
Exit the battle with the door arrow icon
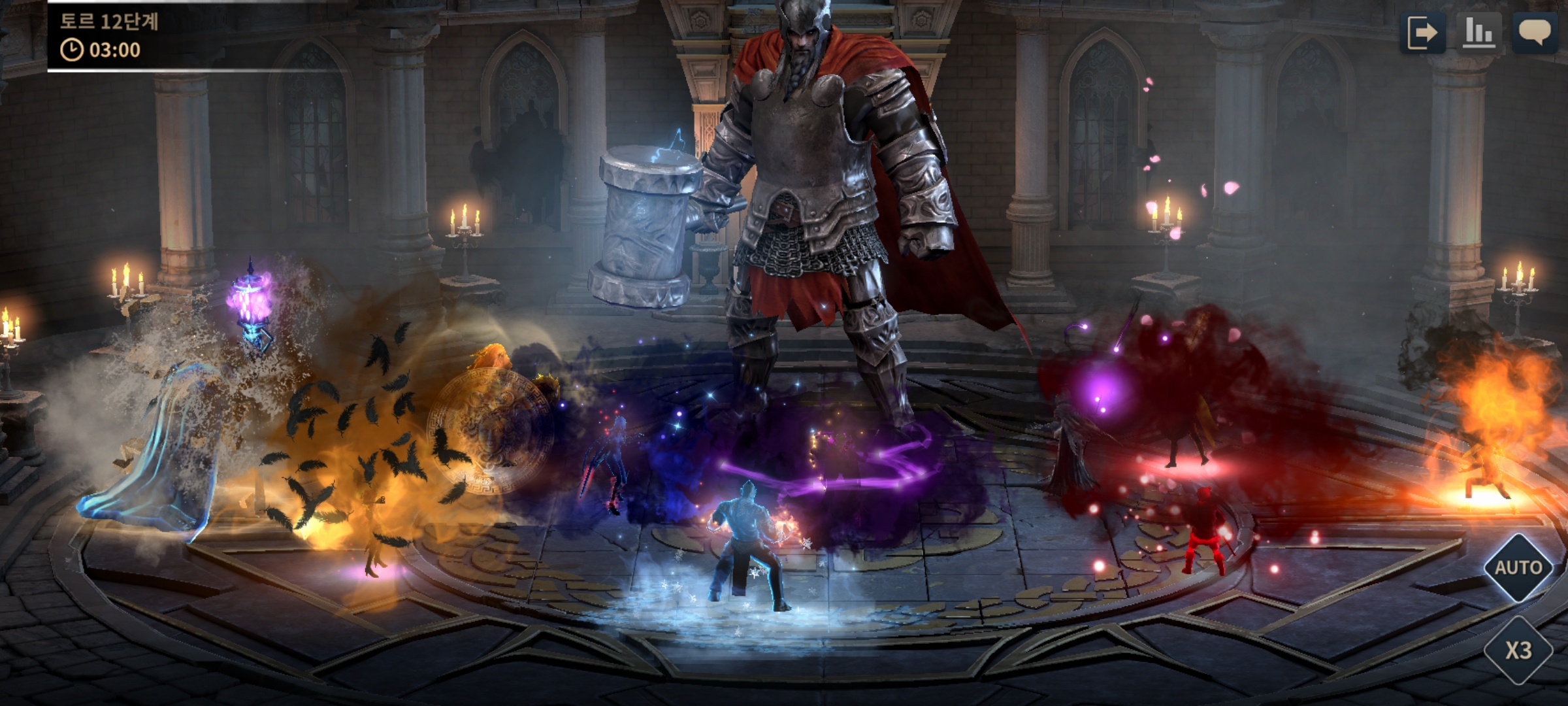click(1423, 33)
